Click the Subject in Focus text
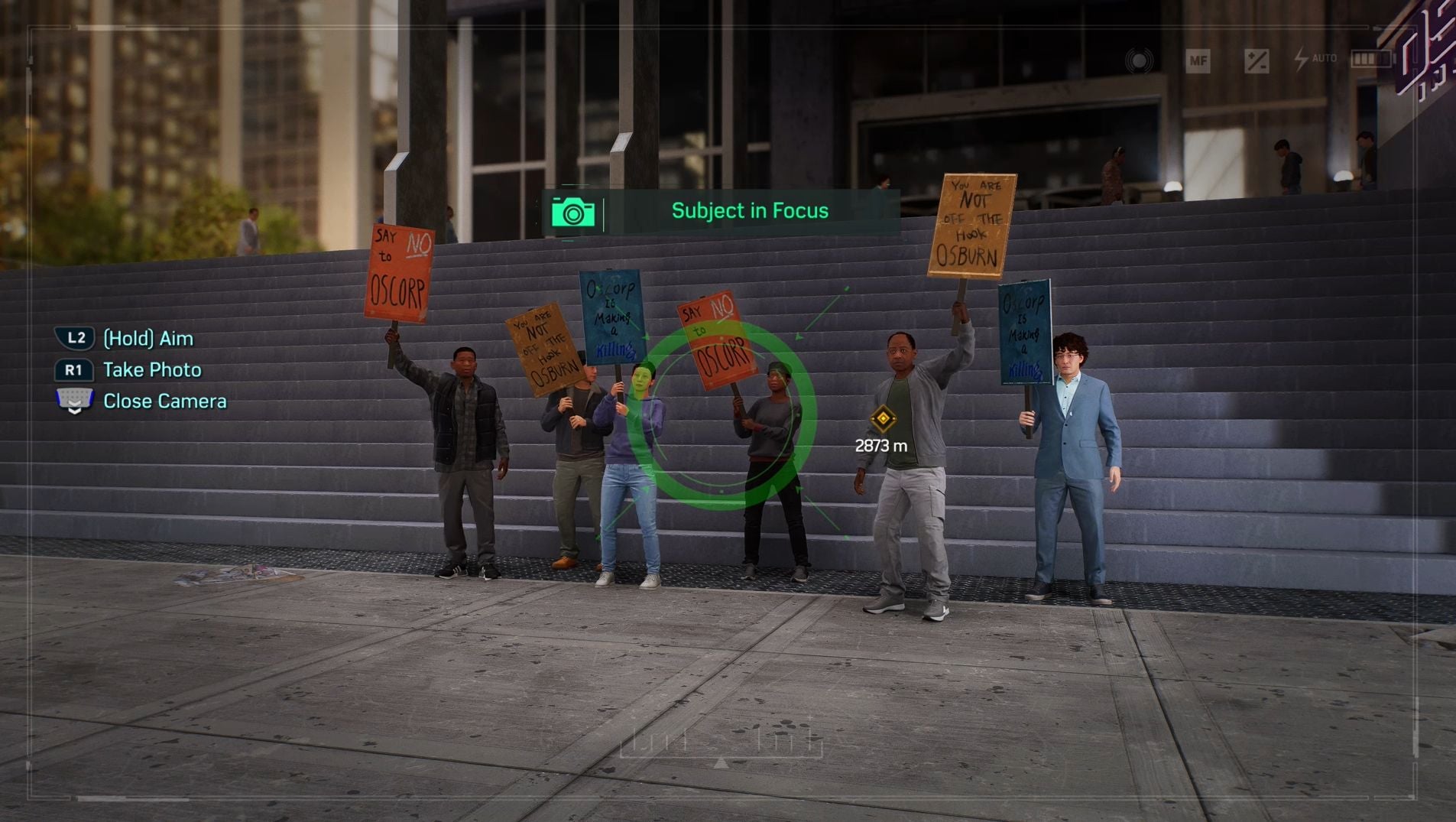 coord(749,210)
